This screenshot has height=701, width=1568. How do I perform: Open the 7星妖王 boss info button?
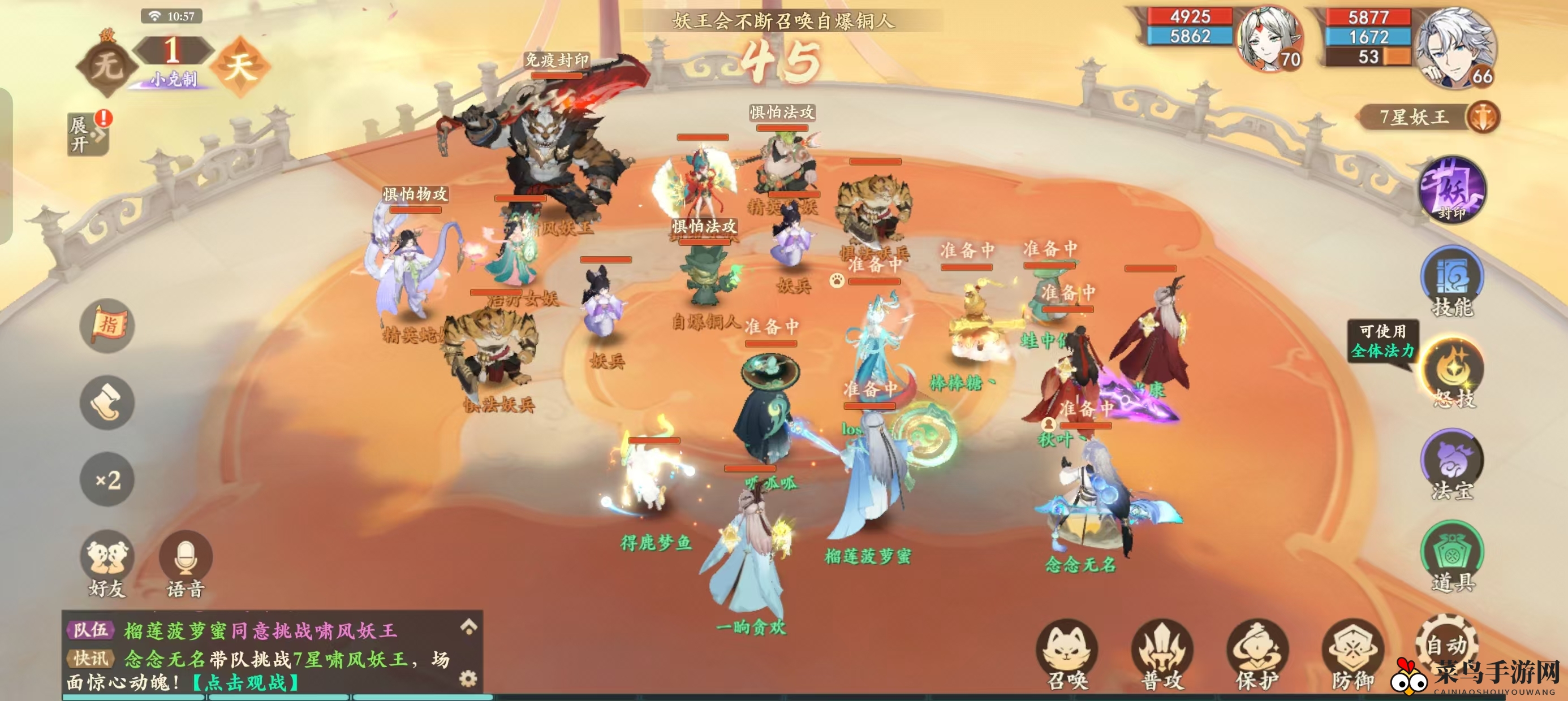point(1483,117)
